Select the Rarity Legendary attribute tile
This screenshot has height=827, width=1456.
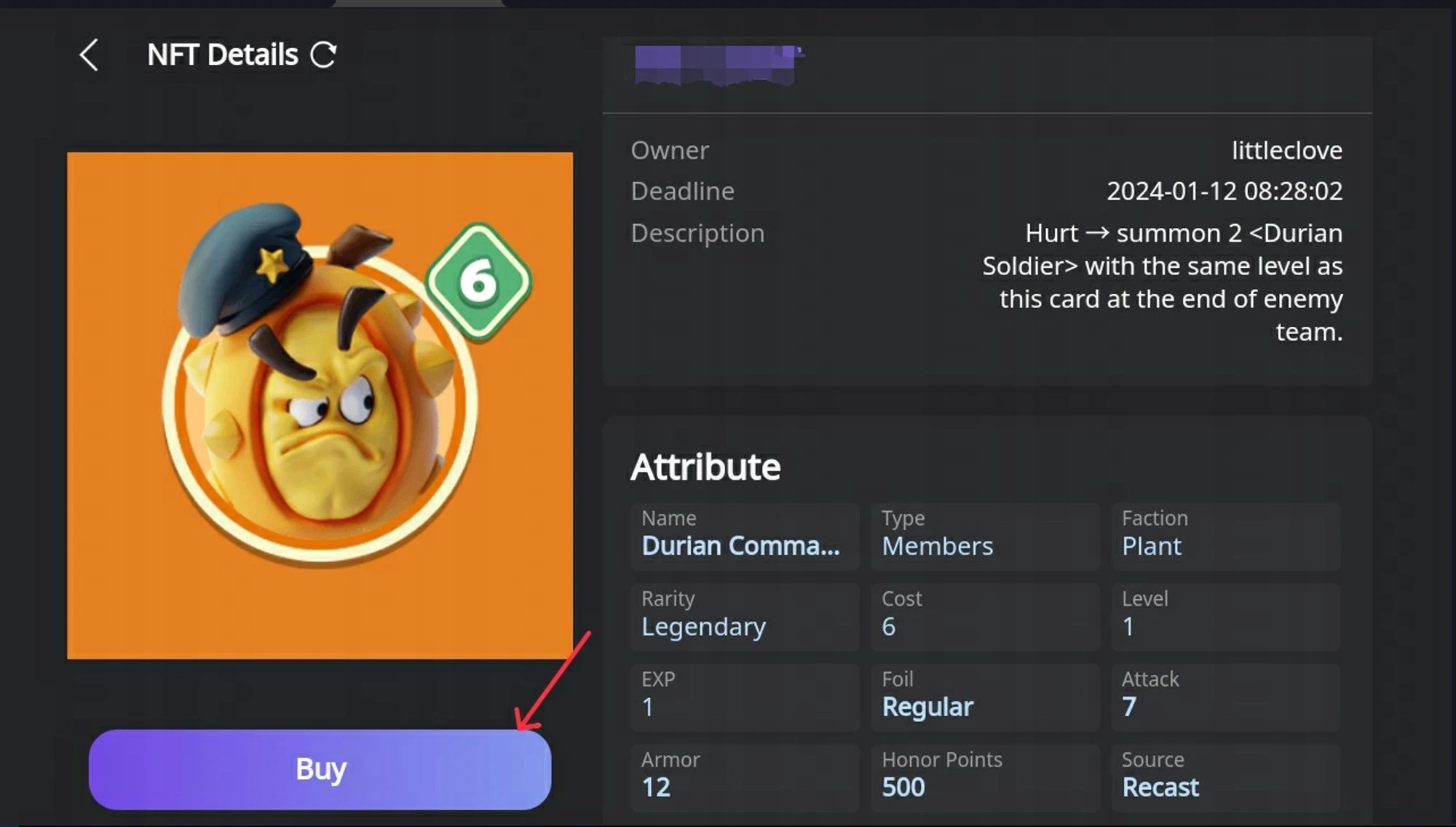[x=744, y=616]
